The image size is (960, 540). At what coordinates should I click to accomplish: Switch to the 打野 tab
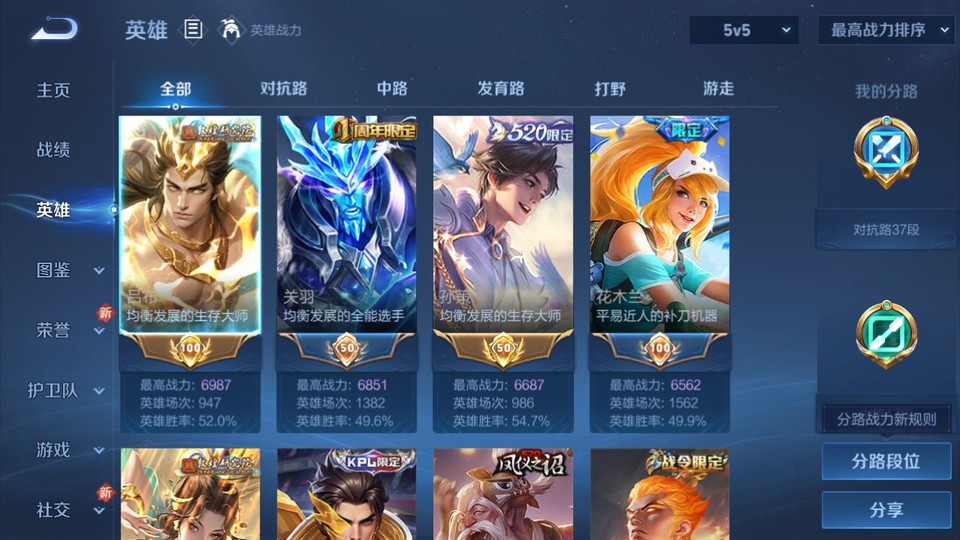point(610,88)
